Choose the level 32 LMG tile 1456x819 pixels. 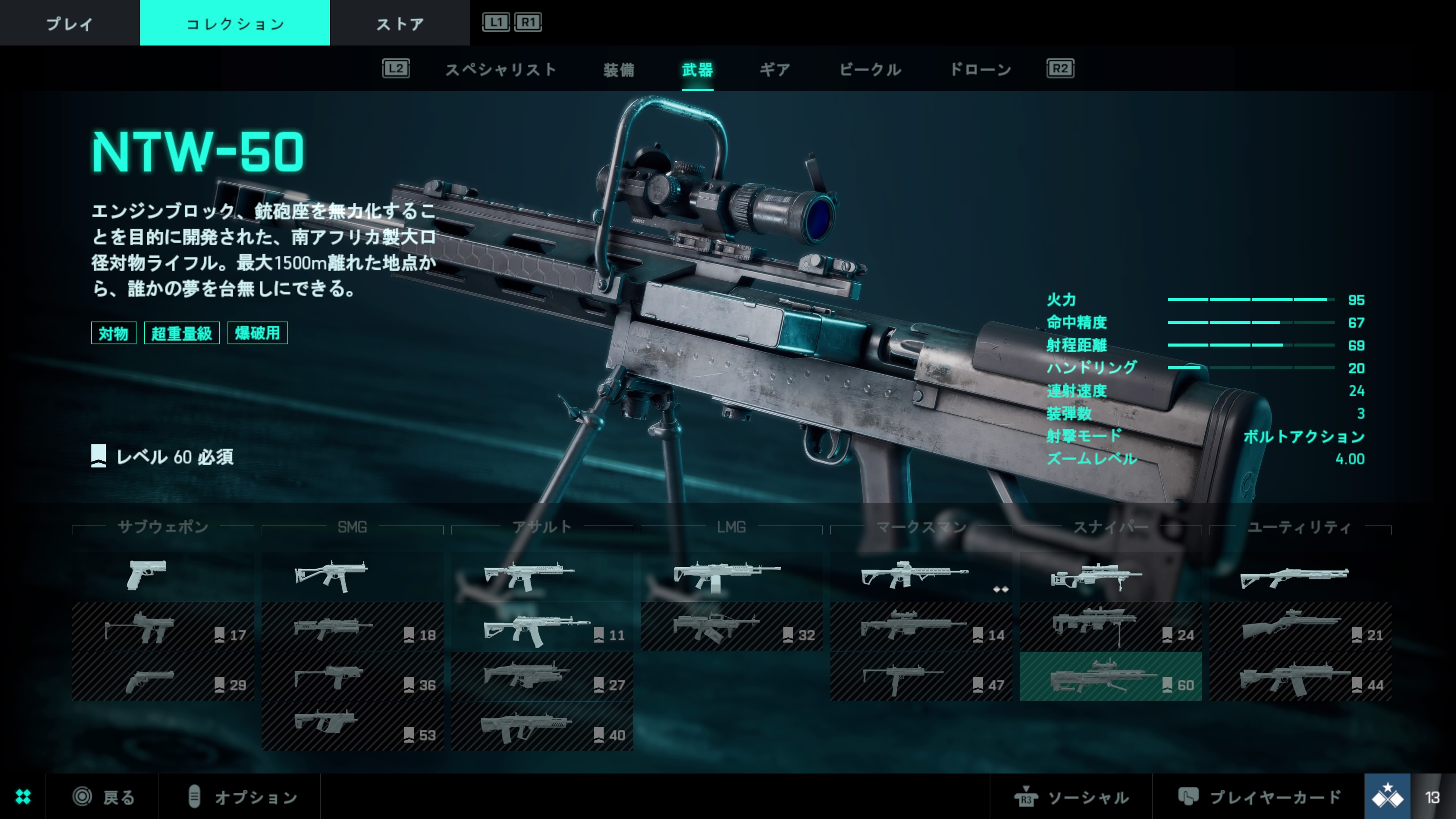pyautogui.click(x=731, y=627)
